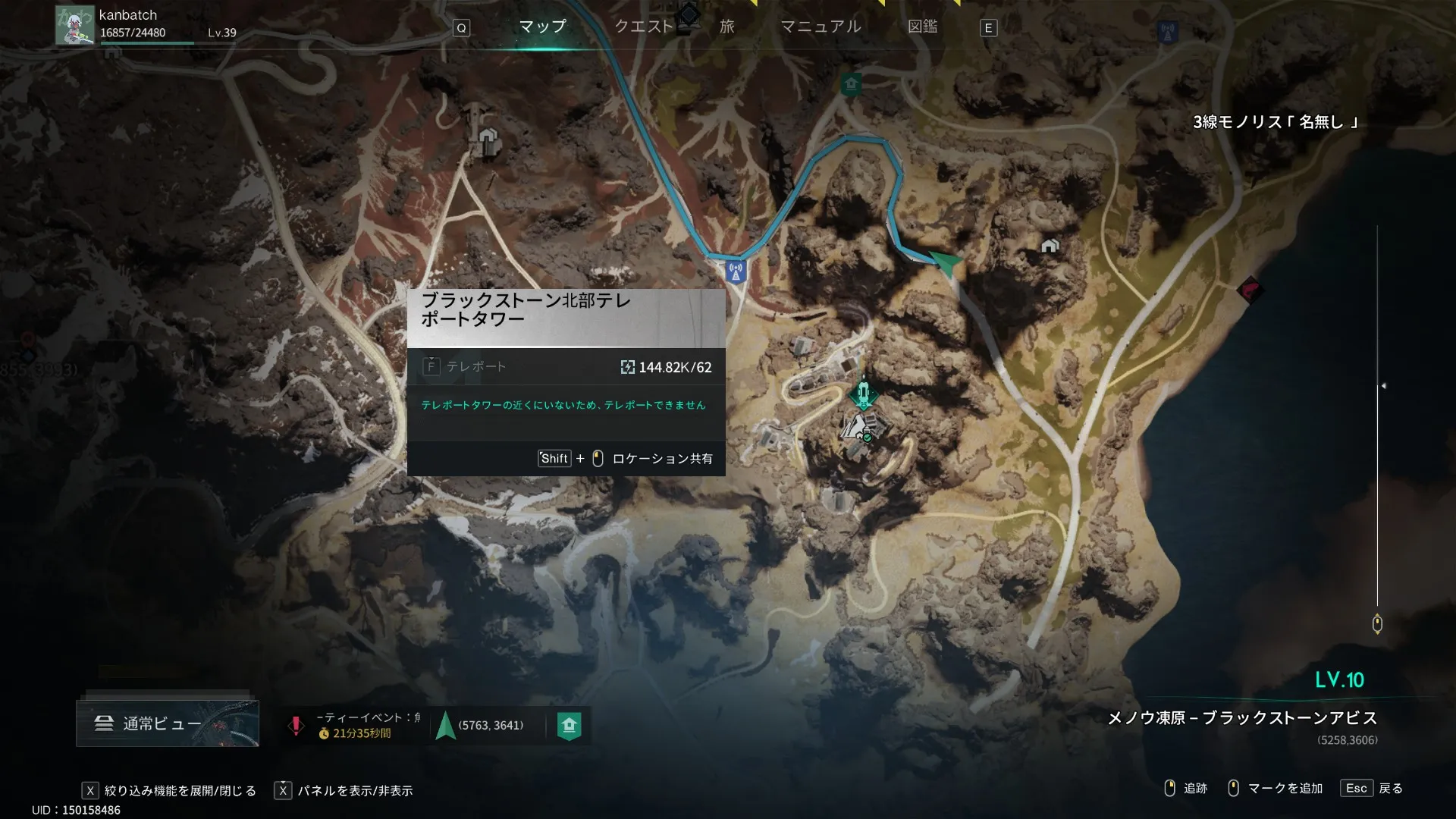This screenshot has width=1456, height=819.
Task: Open the マニュアル tab
Action: [821, 27]
